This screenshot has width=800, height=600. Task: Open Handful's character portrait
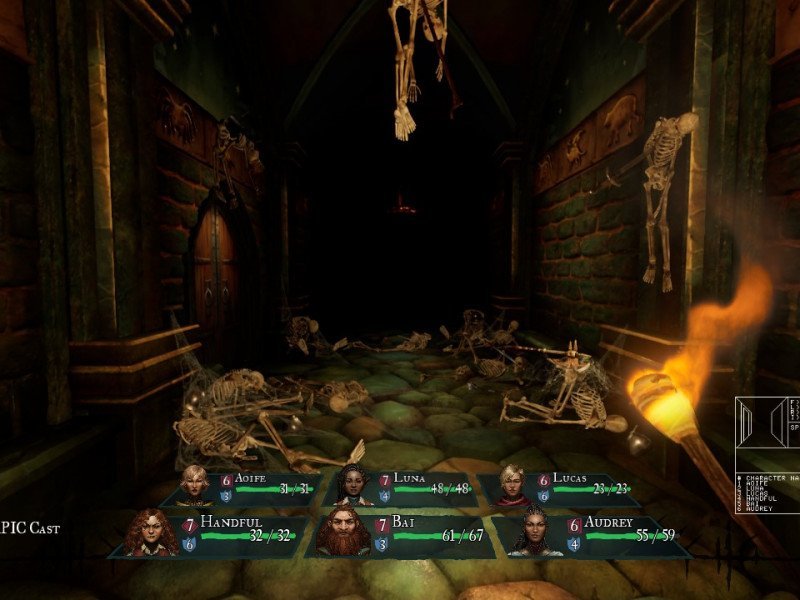[x=153, y=533]
